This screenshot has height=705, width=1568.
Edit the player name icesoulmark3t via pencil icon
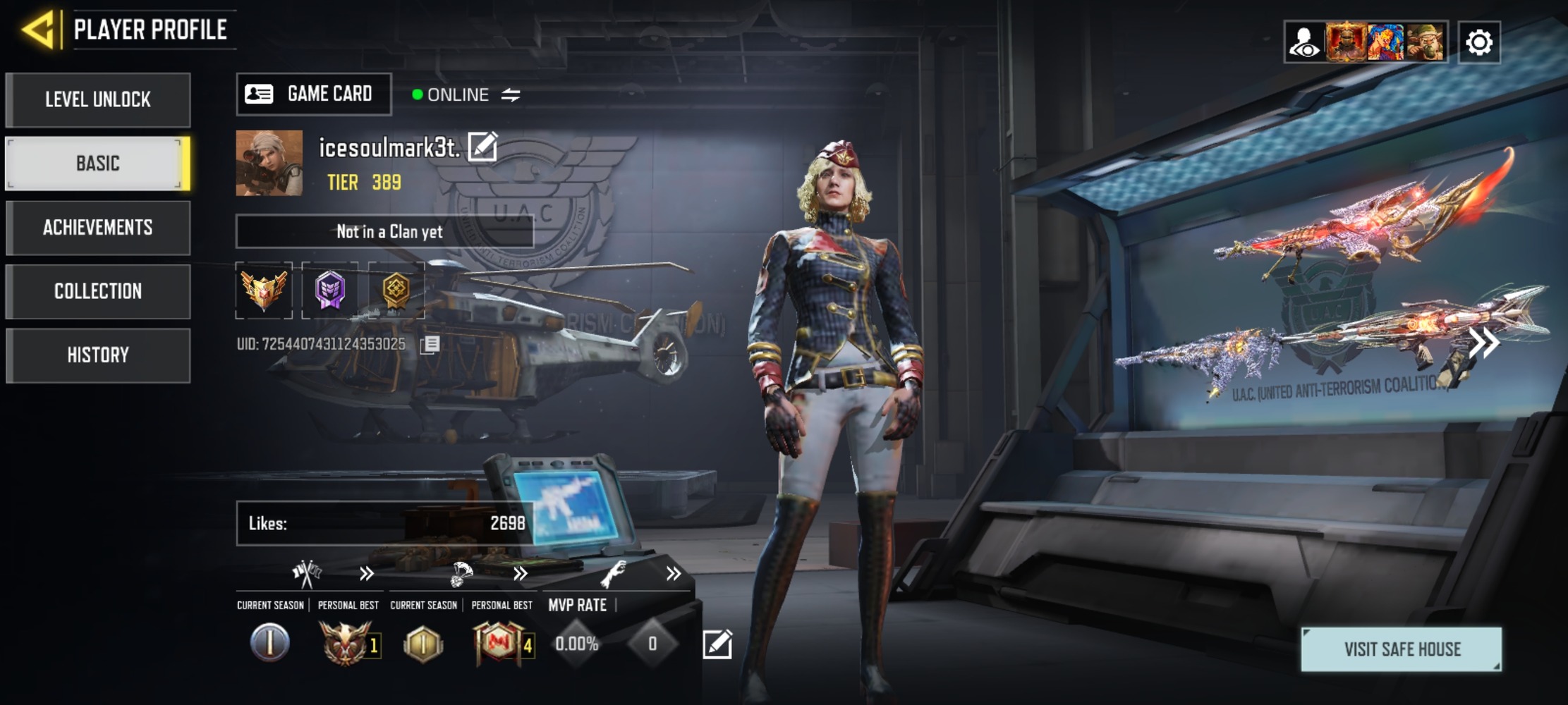[482, 147]
